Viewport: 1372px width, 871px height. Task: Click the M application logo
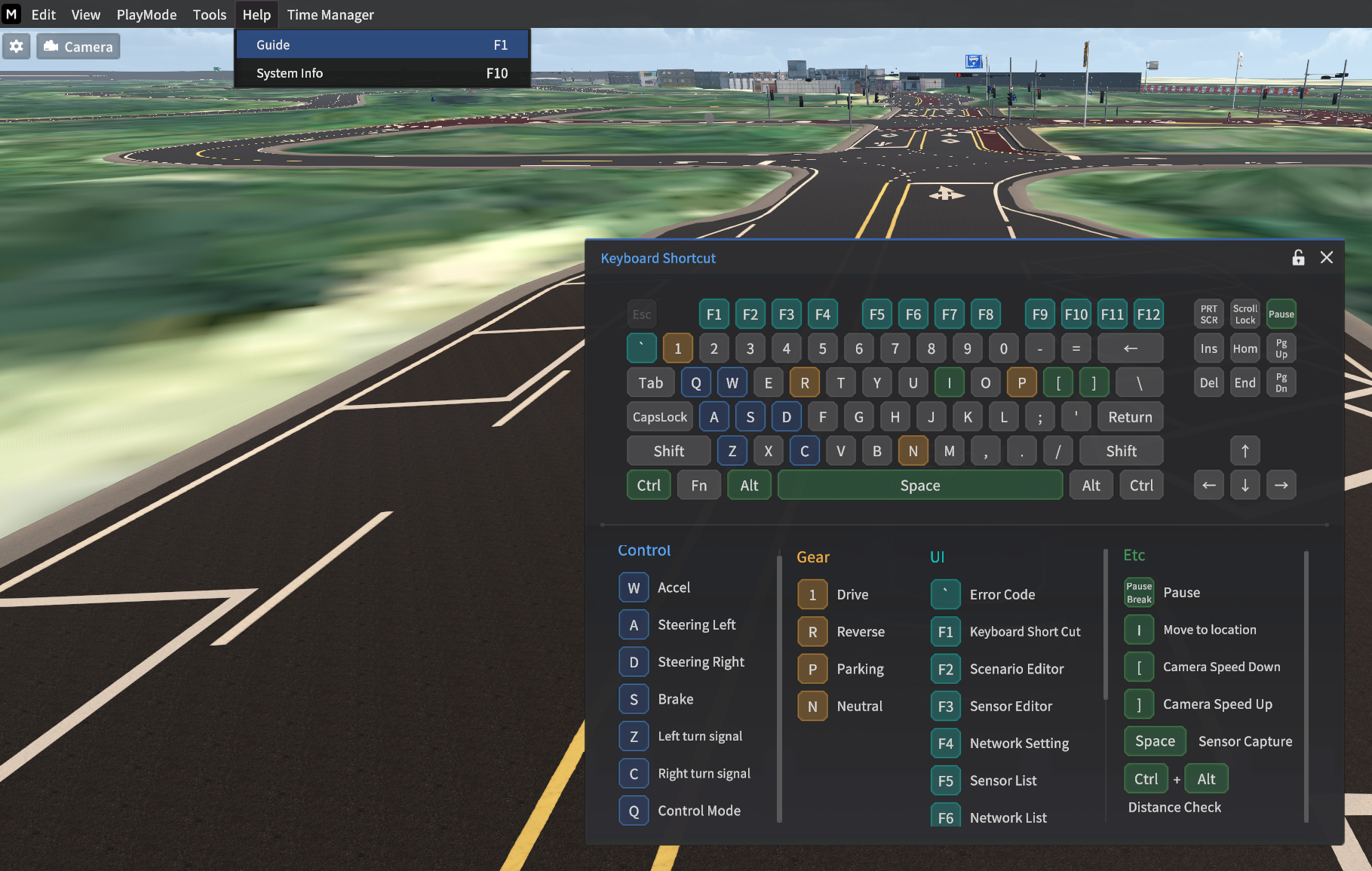click(11, 14)
